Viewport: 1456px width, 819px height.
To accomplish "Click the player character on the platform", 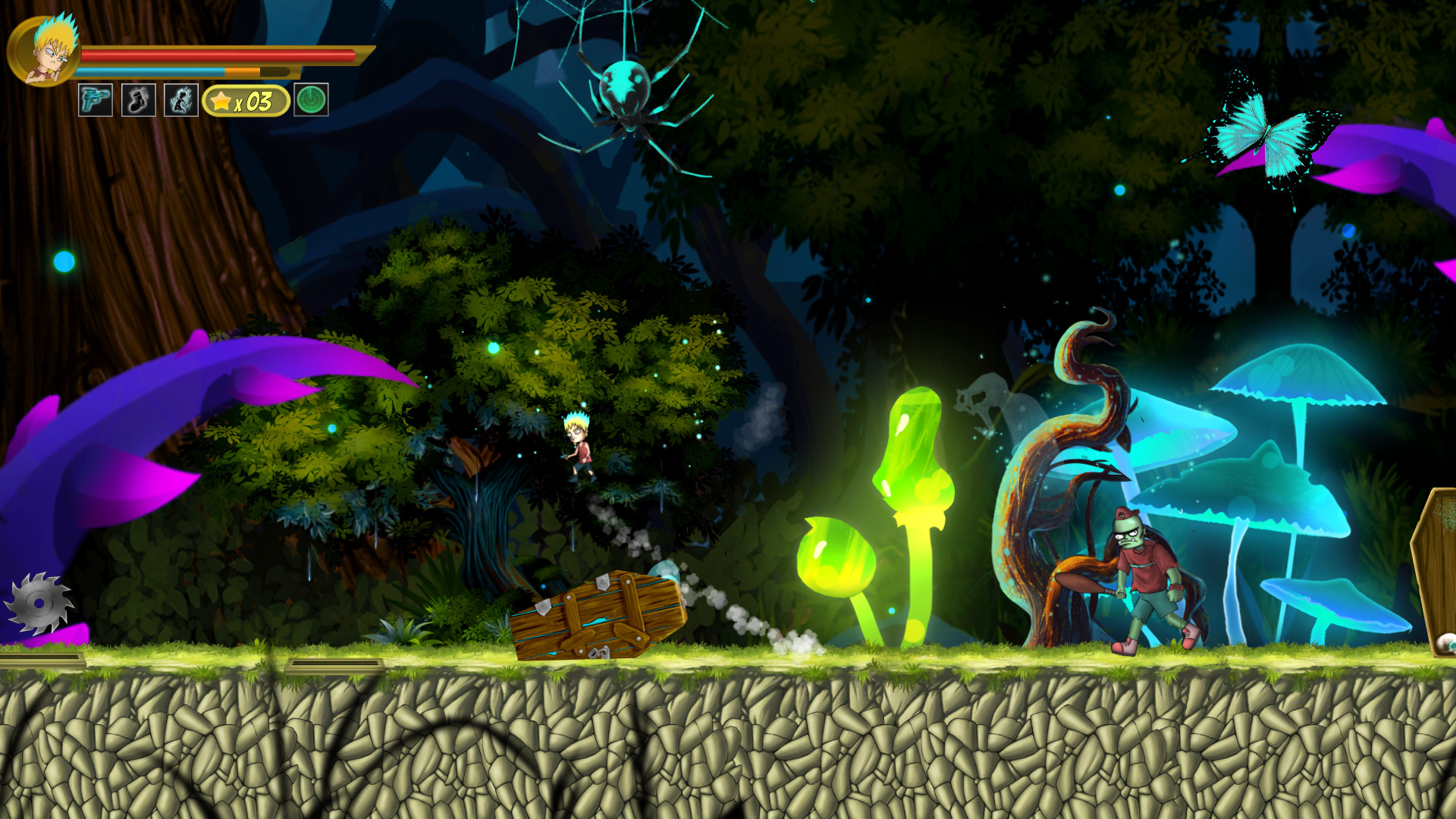I will (580, 447).
